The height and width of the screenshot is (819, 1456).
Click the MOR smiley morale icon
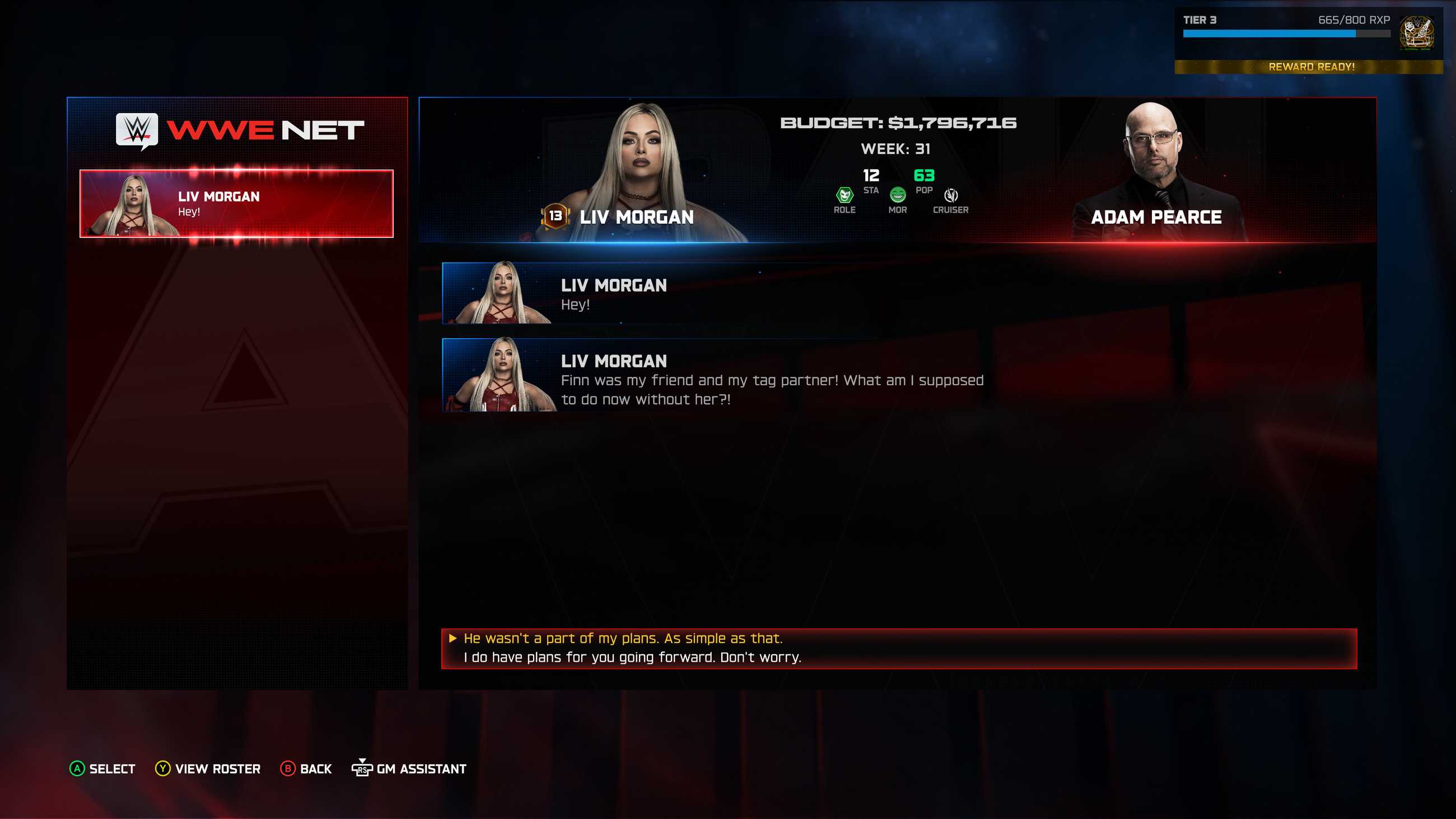898,196
